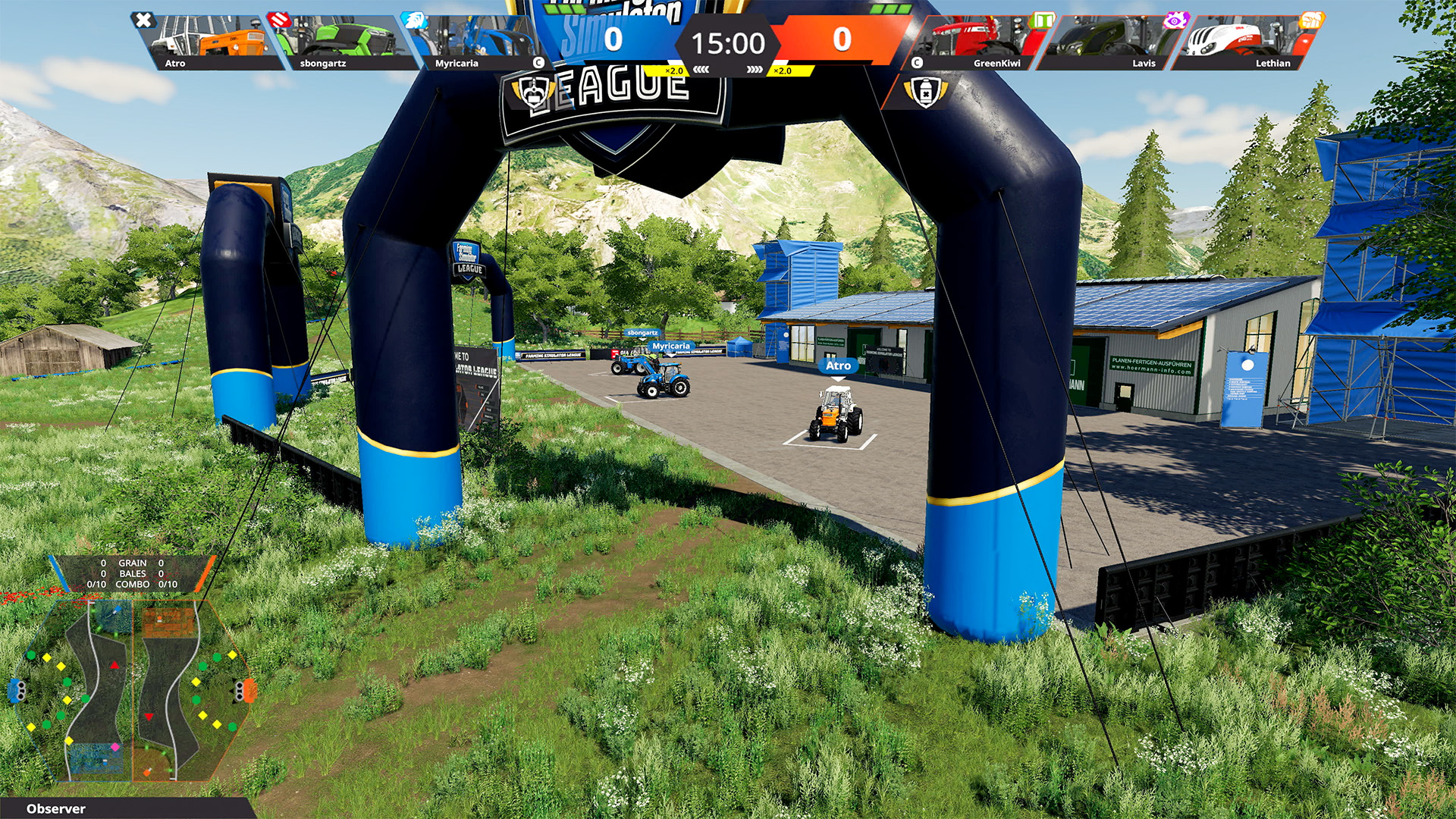Screen dimensions: 1456x819
Task: Click the blue team shield logo below the scoreboard
Action: 533,93
